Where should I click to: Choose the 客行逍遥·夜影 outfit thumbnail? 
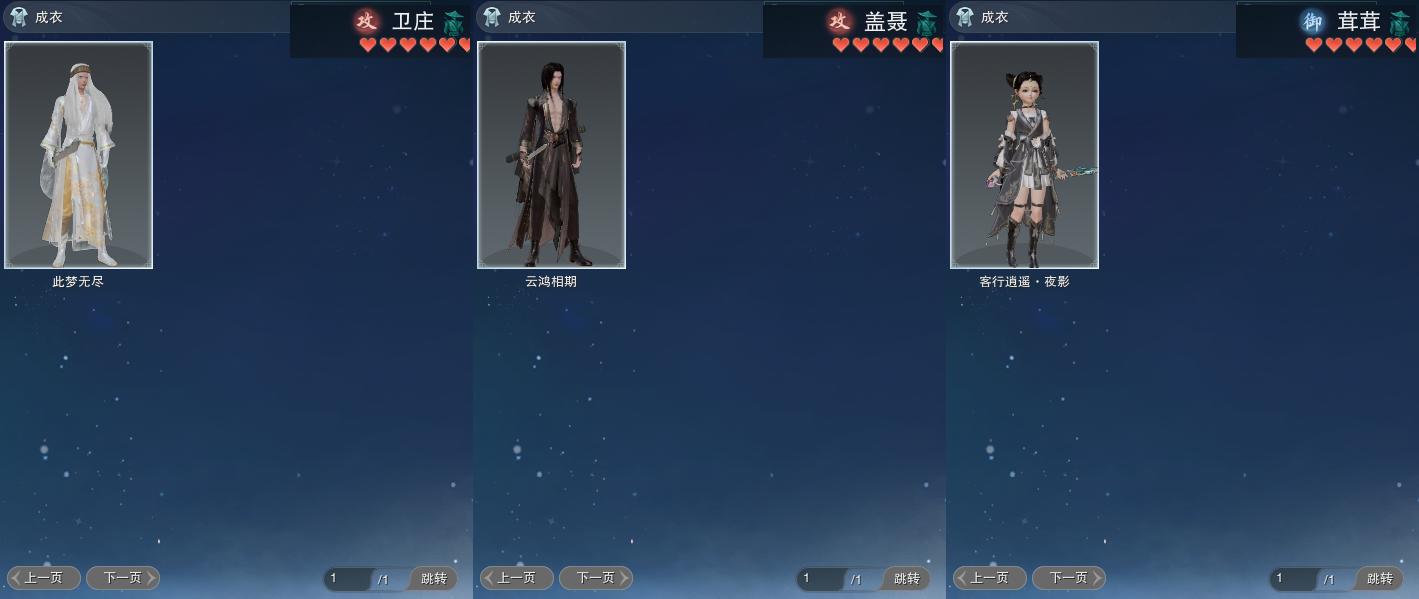pos(1024,155)
